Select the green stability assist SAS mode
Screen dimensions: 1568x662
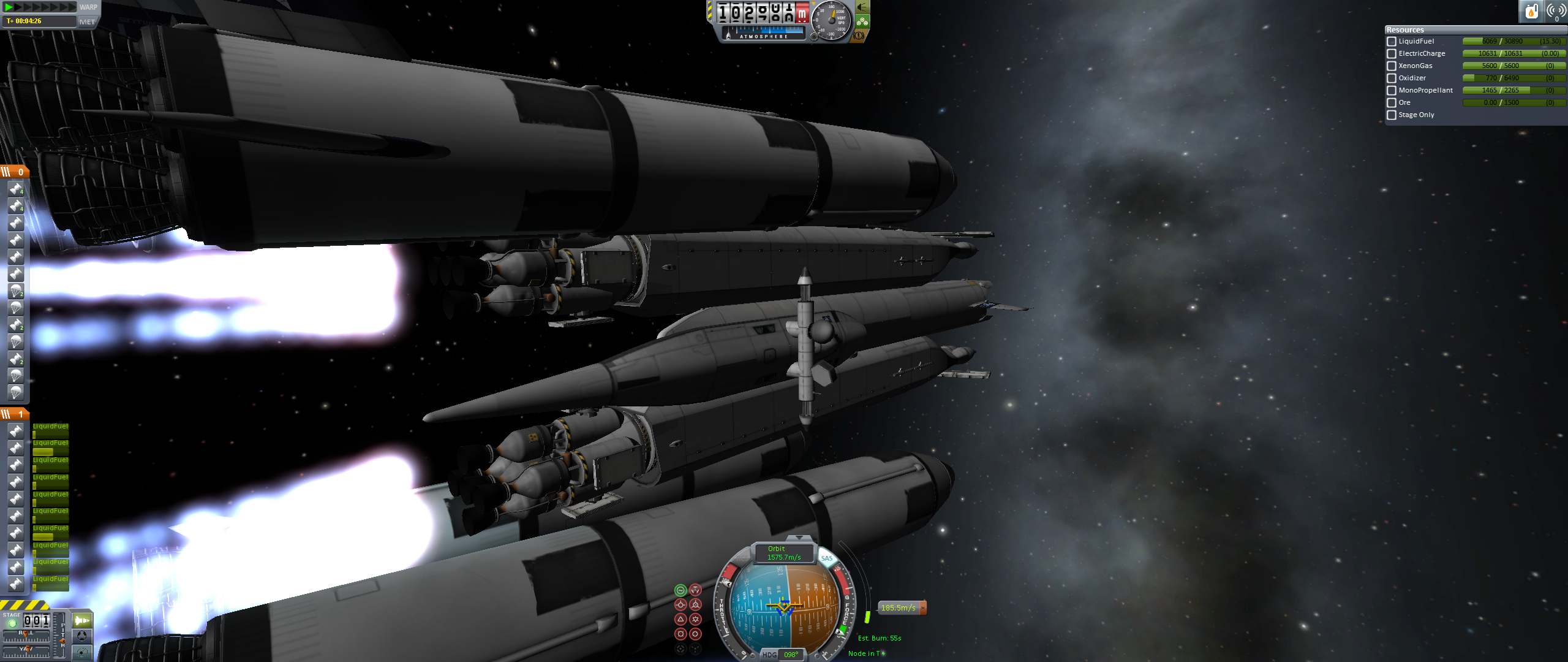click(x=680, y=590)
